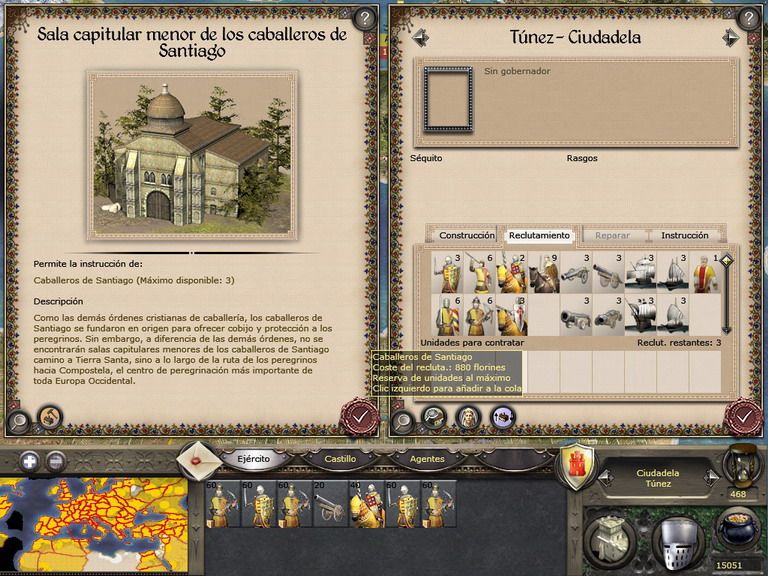The width and height of the screenshot is (768, 576).
Task: Open help for the settlement panel
Action: (x=748, y=18)
